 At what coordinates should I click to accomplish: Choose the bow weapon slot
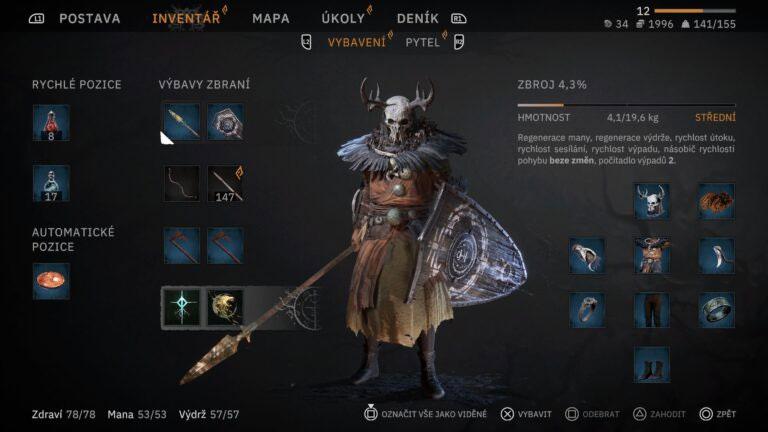tap(181, 184)
